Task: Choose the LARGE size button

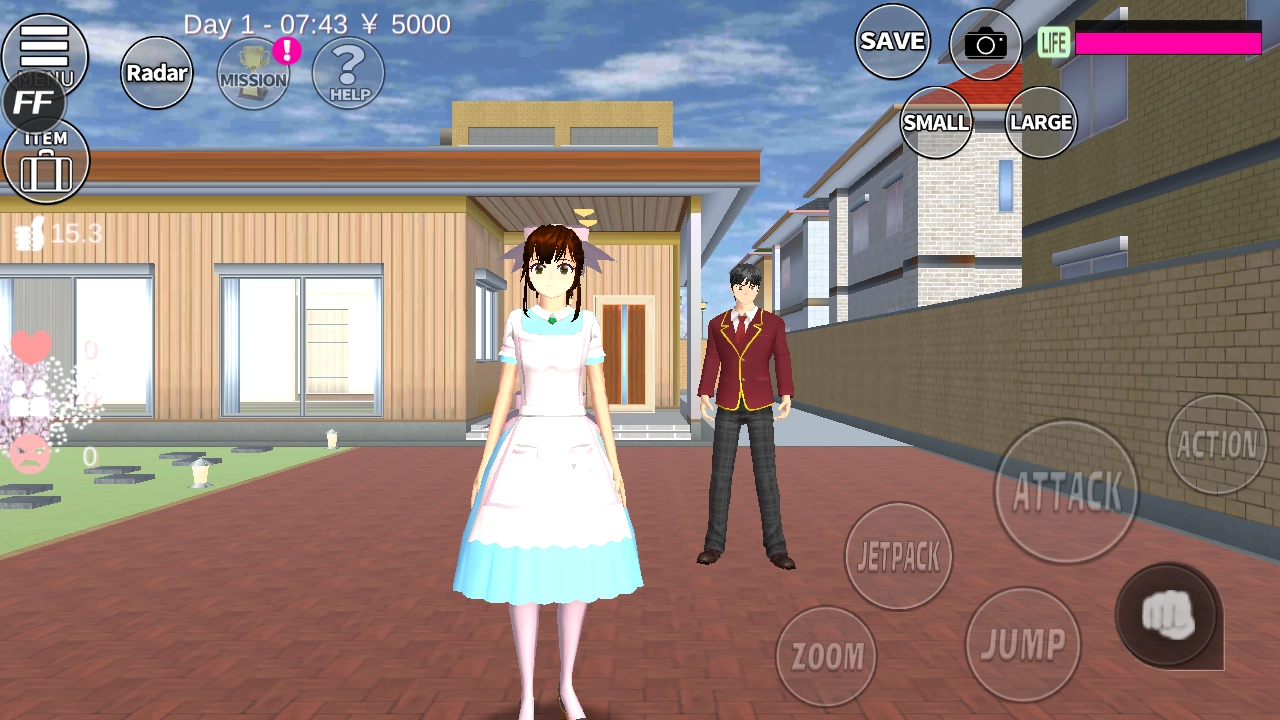Action: coord(1040,122)
